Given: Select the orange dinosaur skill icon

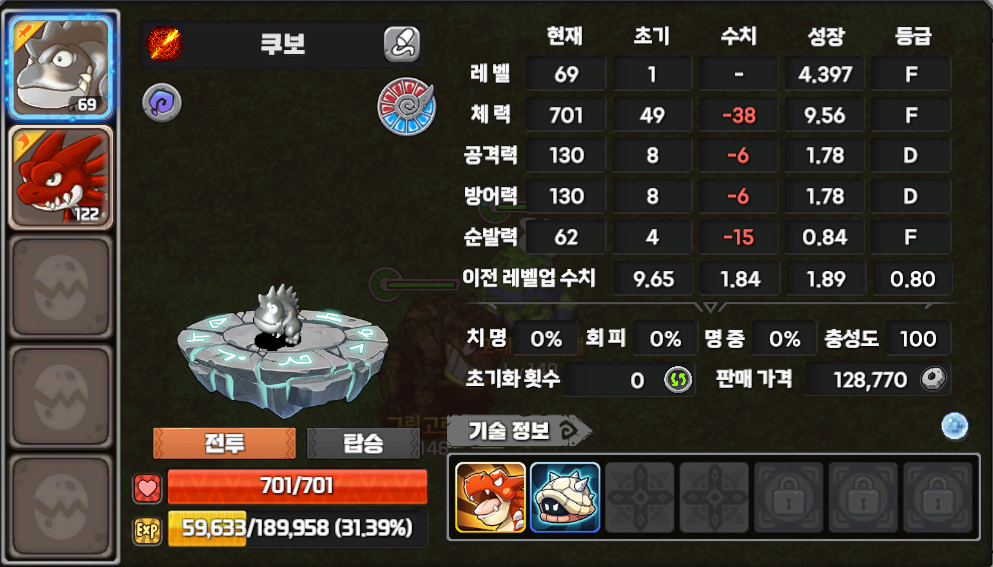Looking at the screenshot, I should point(490,497).
